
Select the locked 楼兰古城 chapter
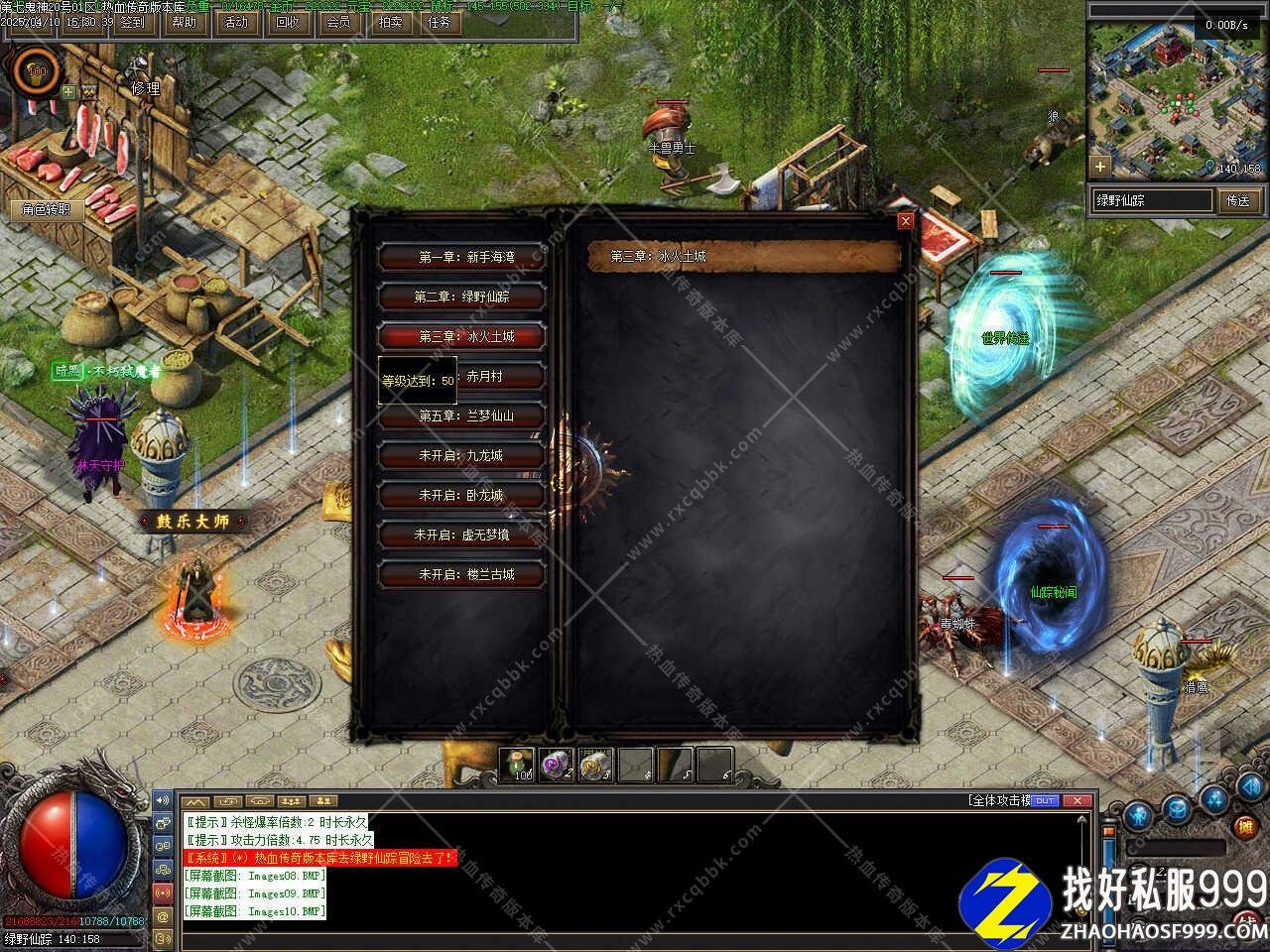tap(461, 574)
